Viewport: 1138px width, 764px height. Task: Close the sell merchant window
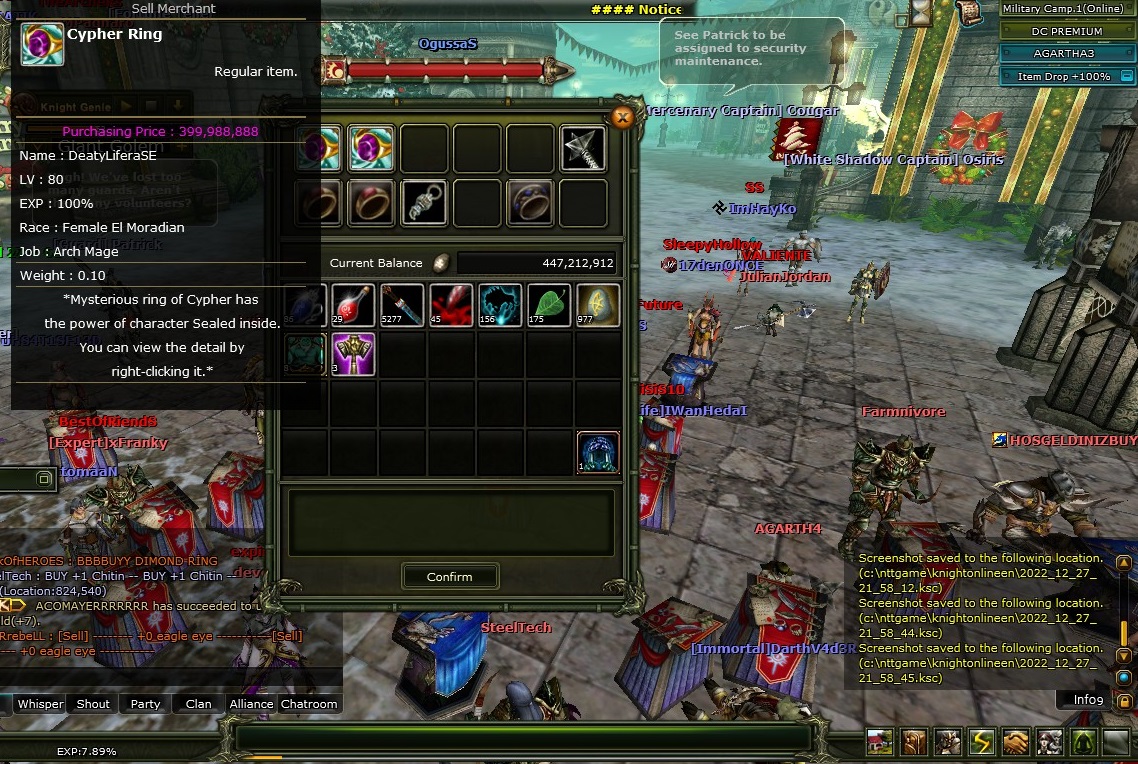click(x=622, y=118)
